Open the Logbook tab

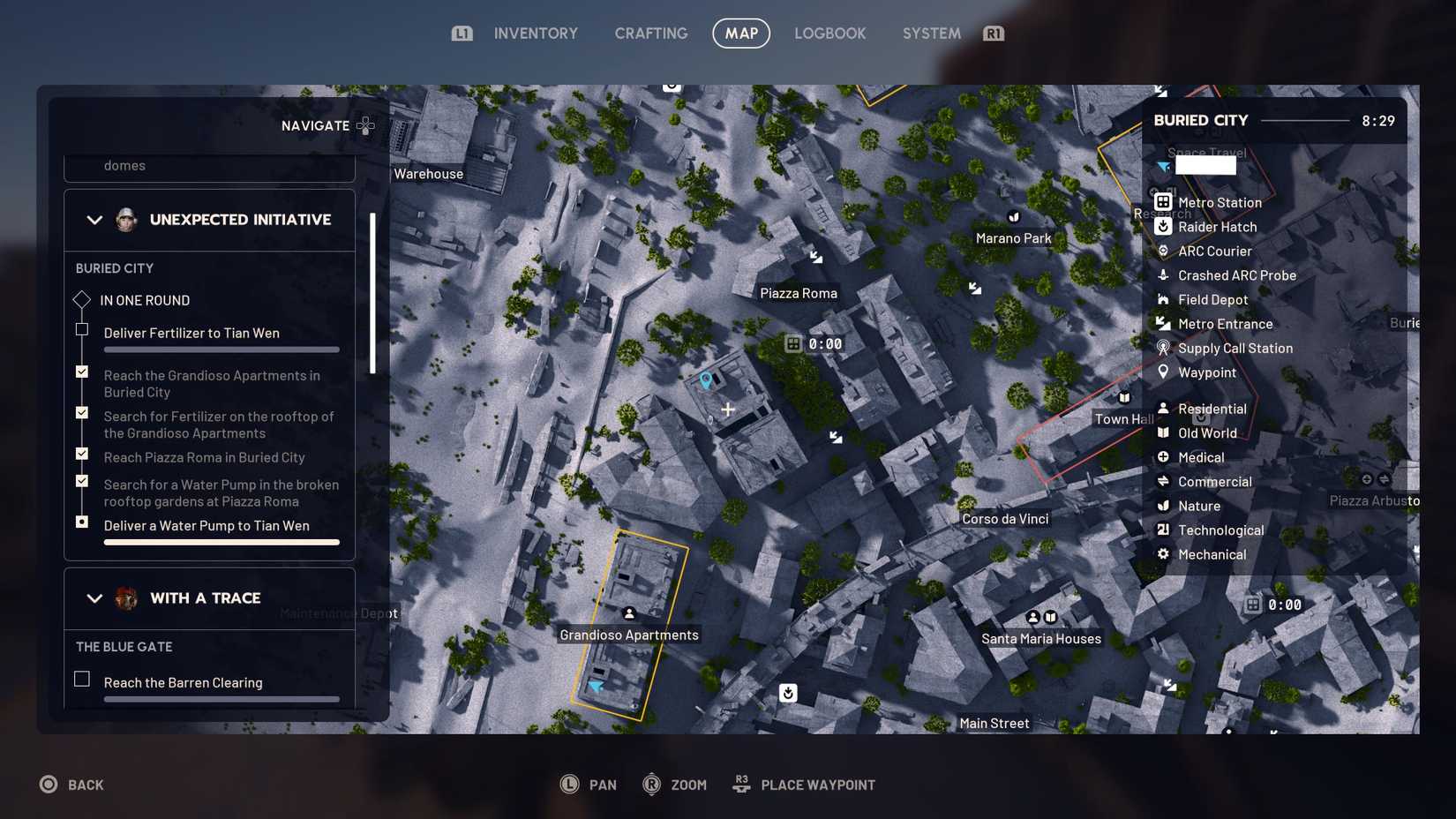coord(829,33)
